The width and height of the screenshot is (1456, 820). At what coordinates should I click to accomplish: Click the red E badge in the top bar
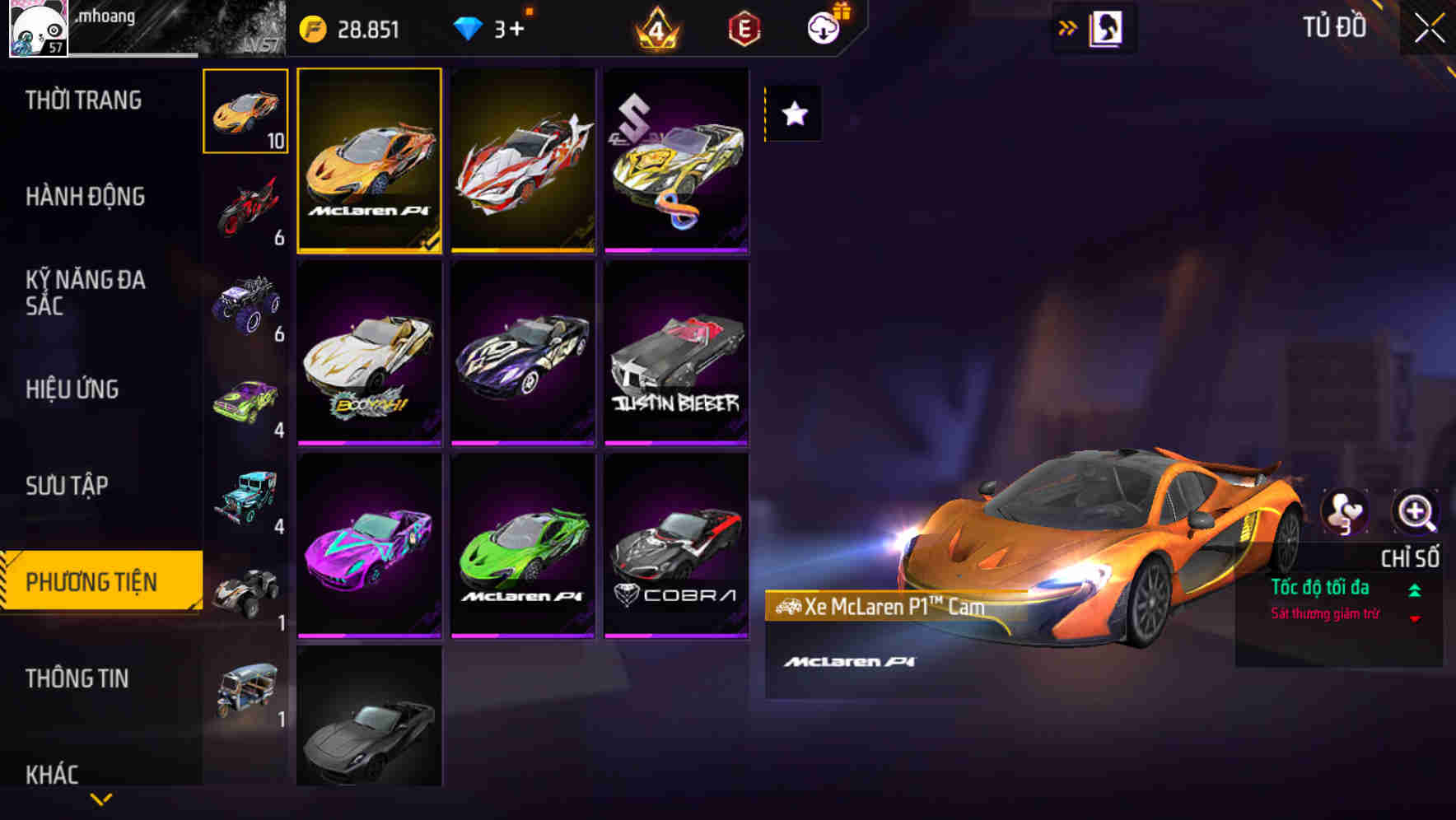[x=744, y=28]
